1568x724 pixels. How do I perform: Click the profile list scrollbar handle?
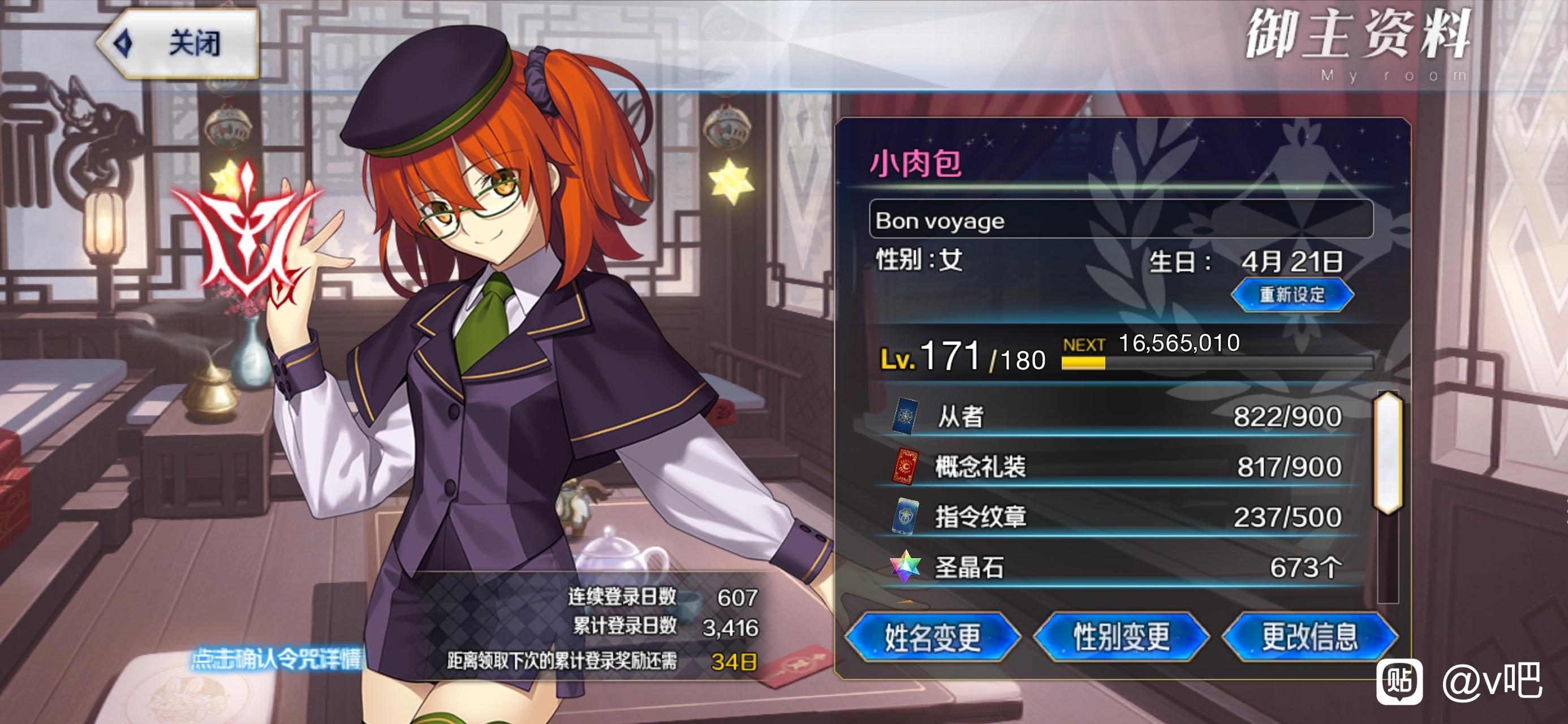[x=1388, y=454]
